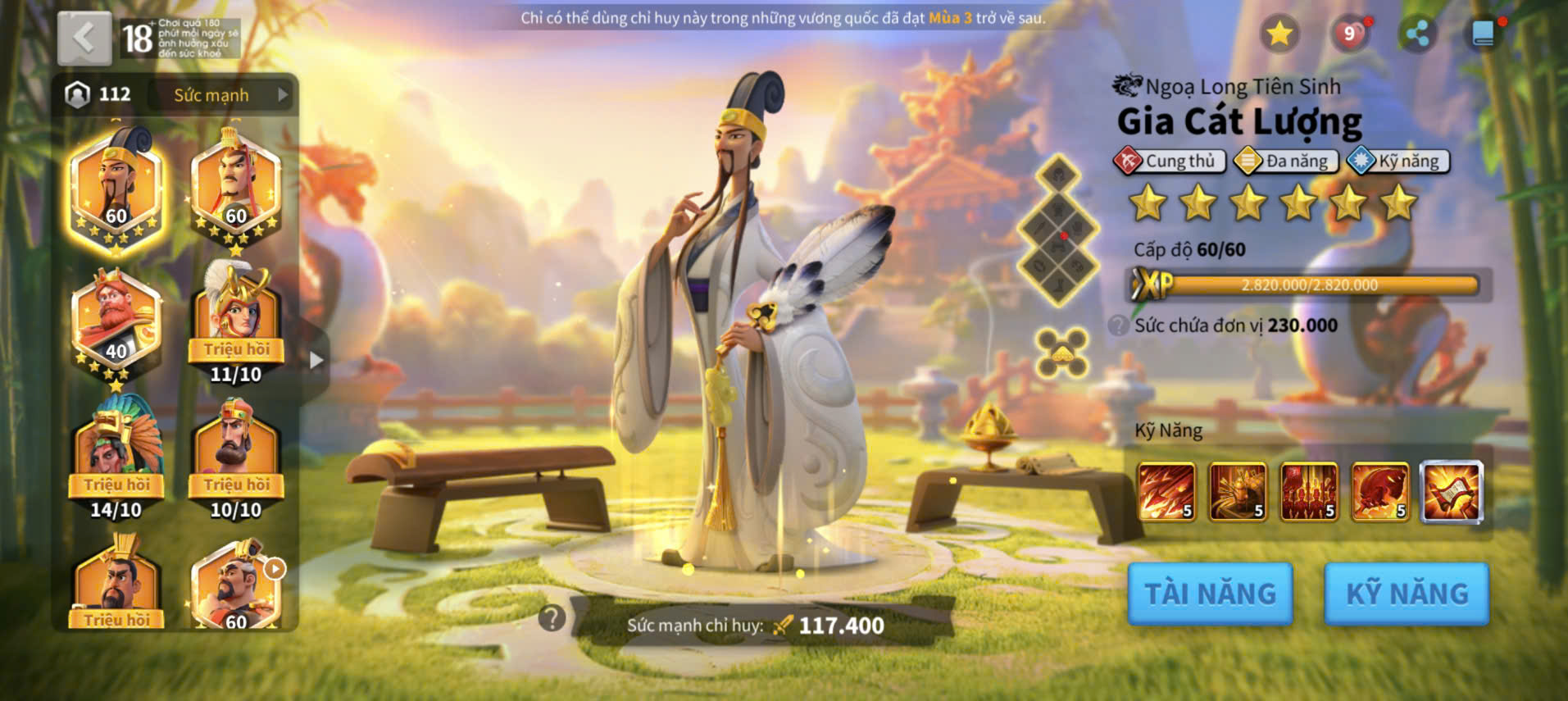
Task: Open the Sức mạnh sort dropdown
Action: [x=221, y=95]
